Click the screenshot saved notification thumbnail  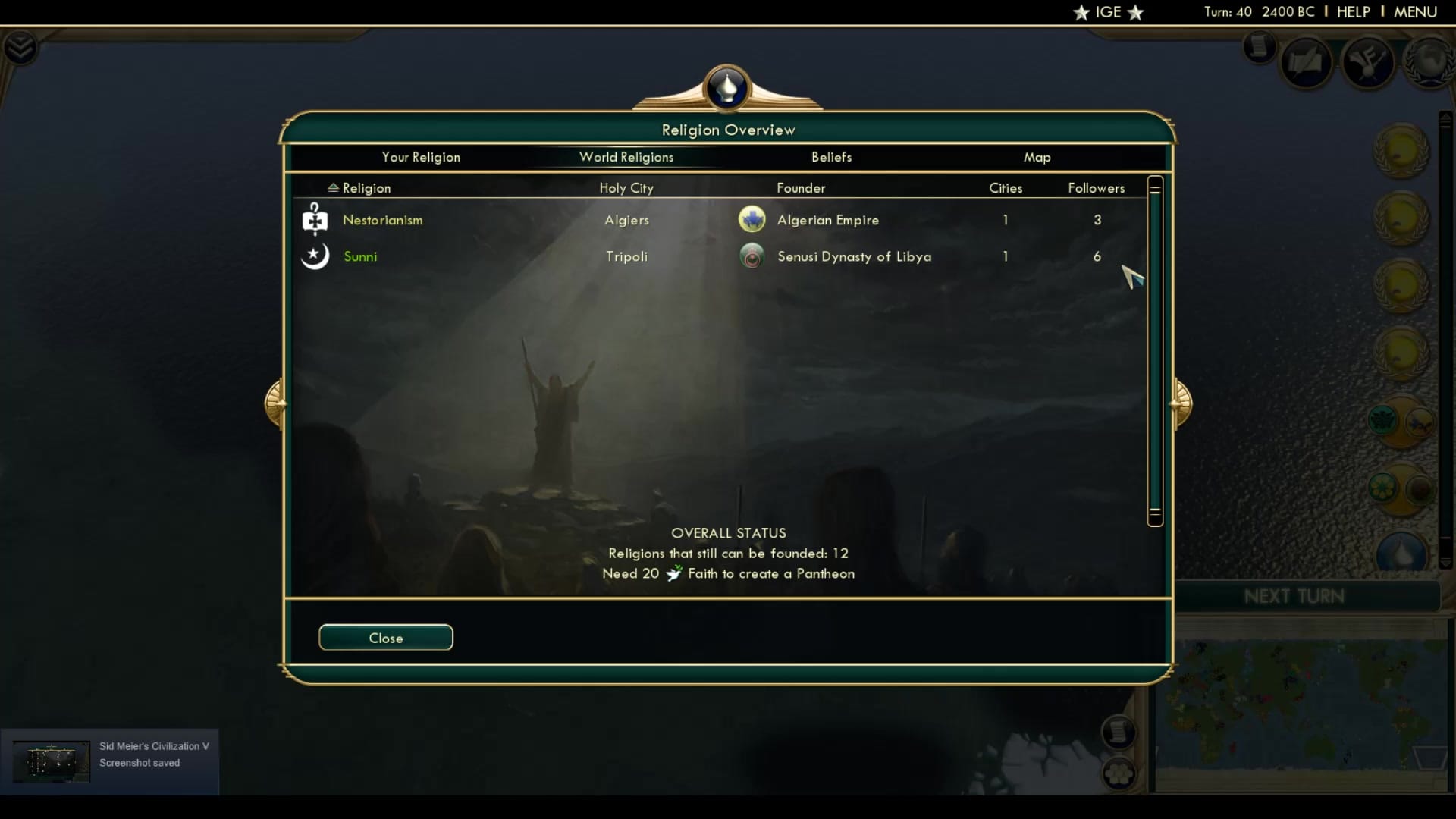[51, 761]
